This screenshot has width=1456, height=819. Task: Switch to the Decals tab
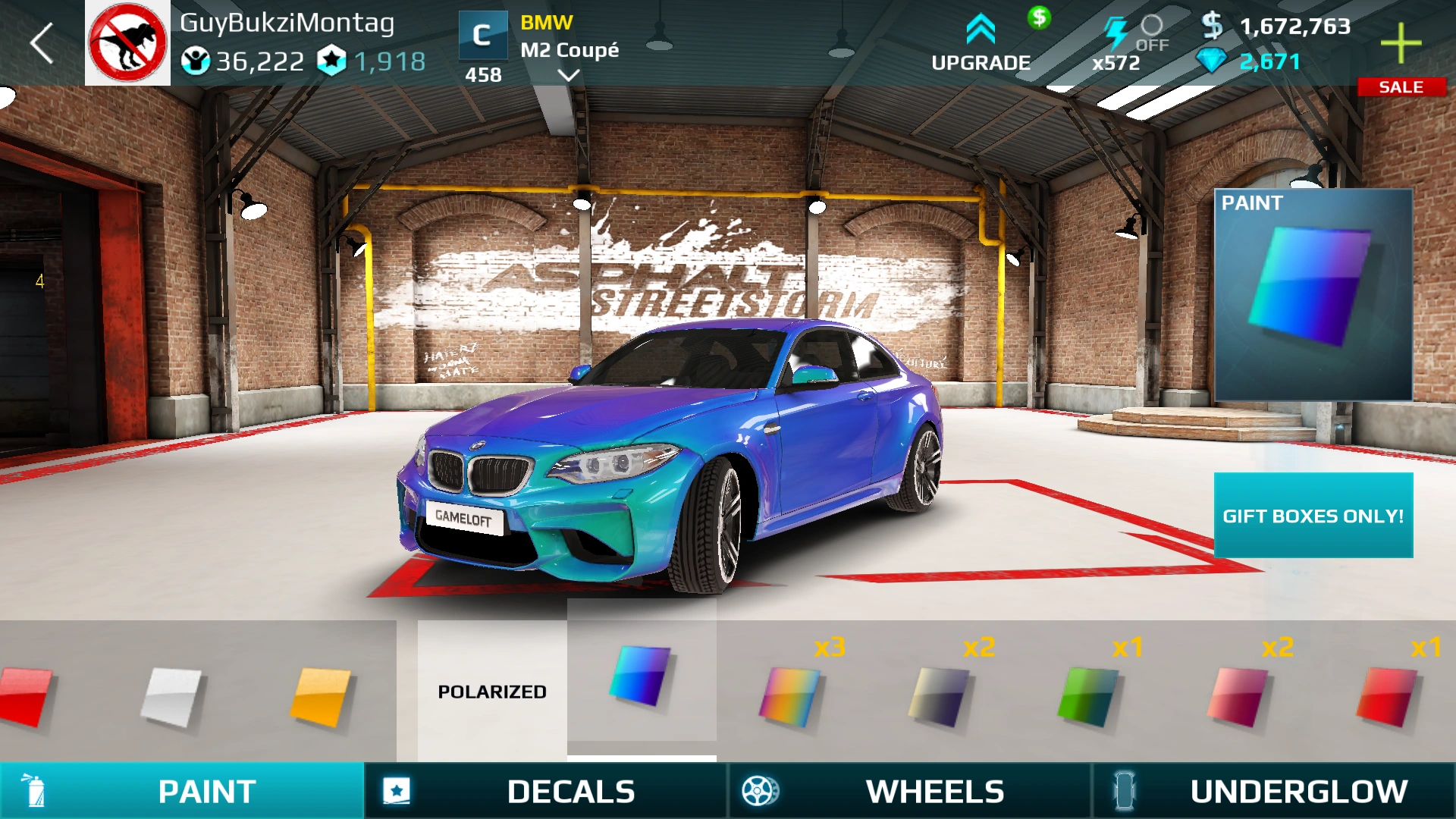[x=546, y=791]
